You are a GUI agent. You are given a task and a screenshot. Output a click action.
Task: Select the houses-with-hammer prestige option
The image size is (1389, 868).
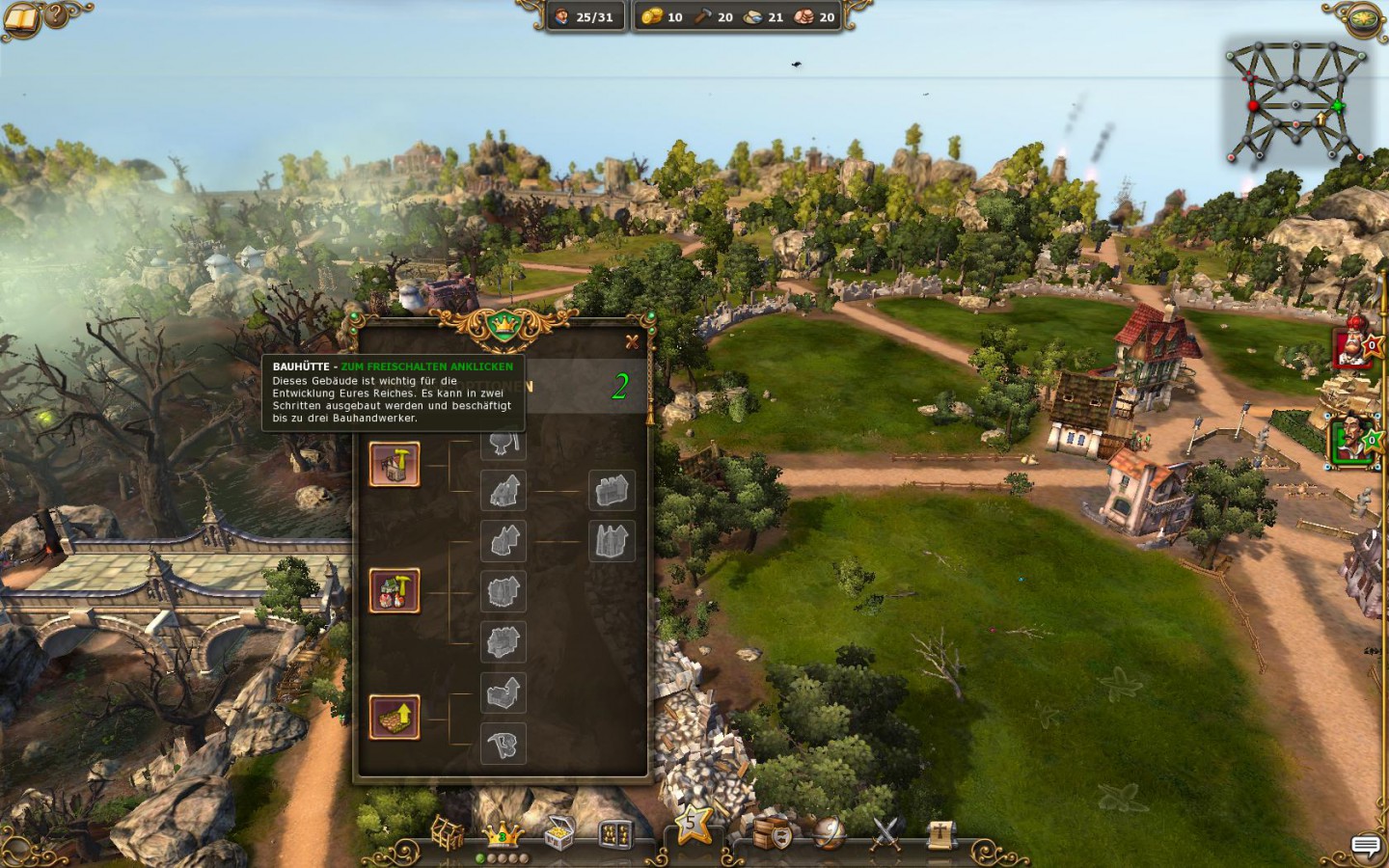395,591
